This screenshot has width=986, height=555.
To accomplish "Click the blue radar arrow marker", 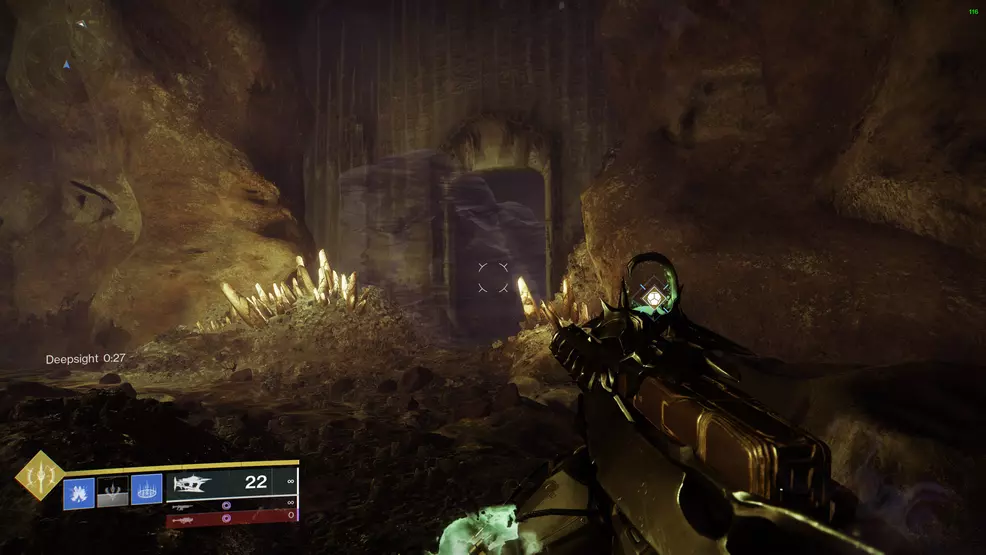I will (x=67, y=65).
